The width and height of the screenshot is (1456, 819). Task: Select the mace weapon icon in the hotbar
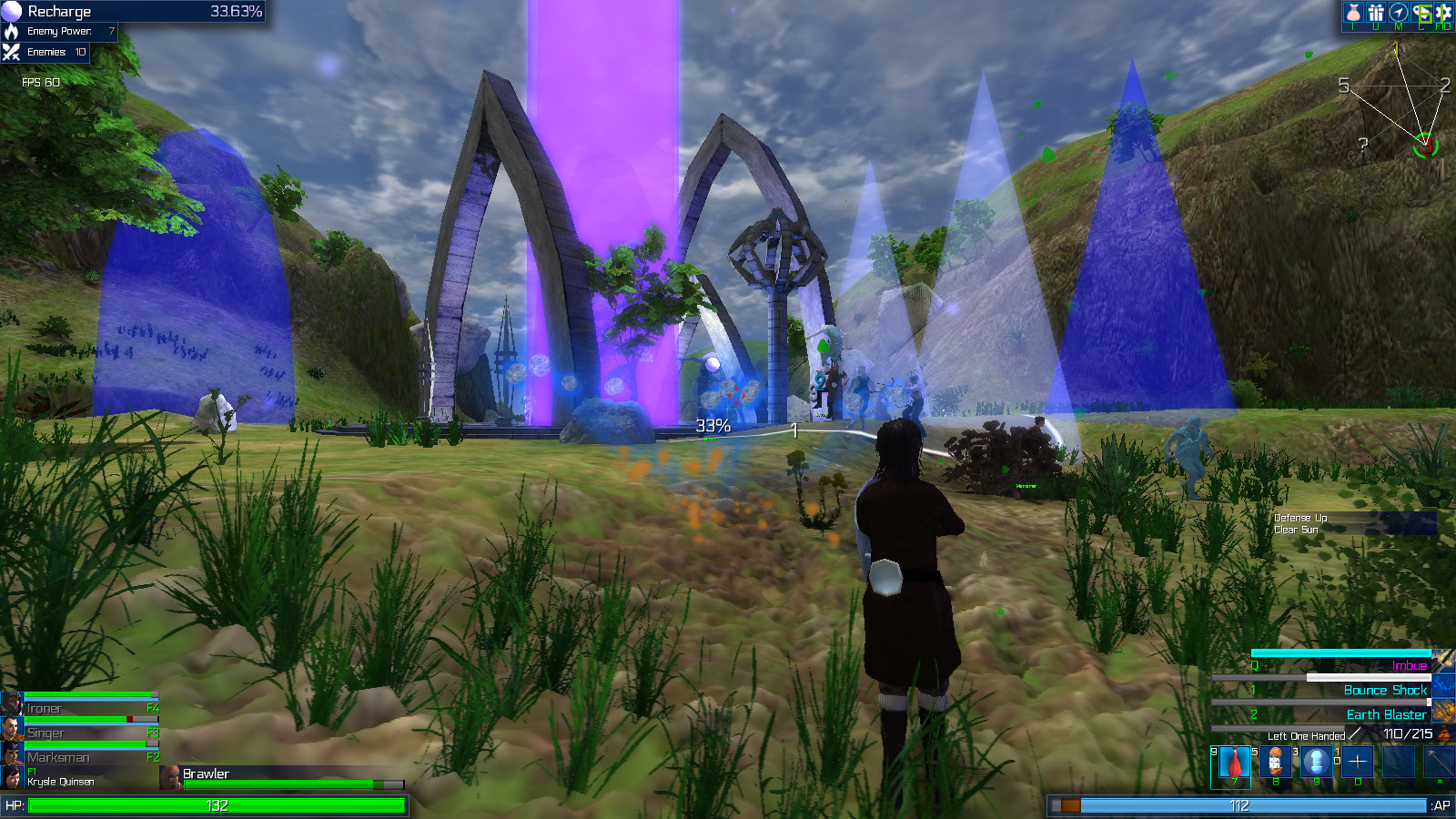pyautogui.click(x=1439, y=763)
